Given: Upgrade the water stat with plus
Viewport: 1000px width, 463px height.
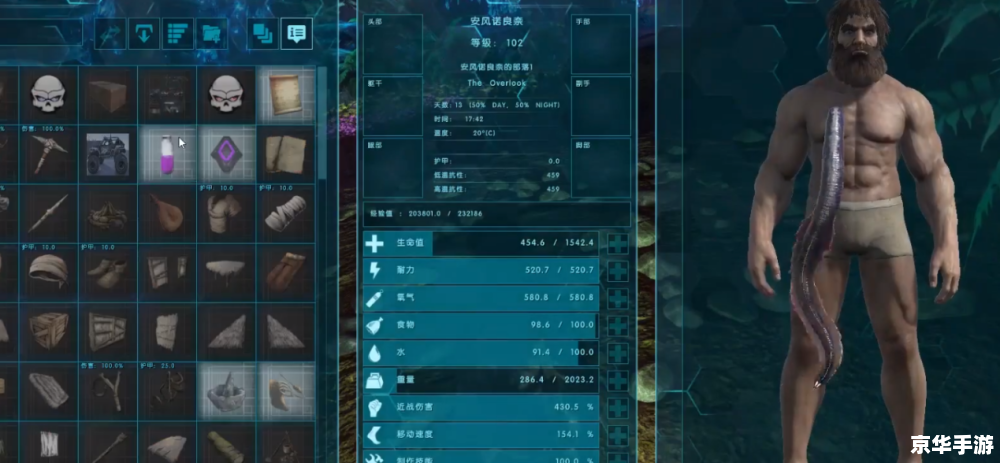Looking at the screenshot, I should [x=619, y=353].
